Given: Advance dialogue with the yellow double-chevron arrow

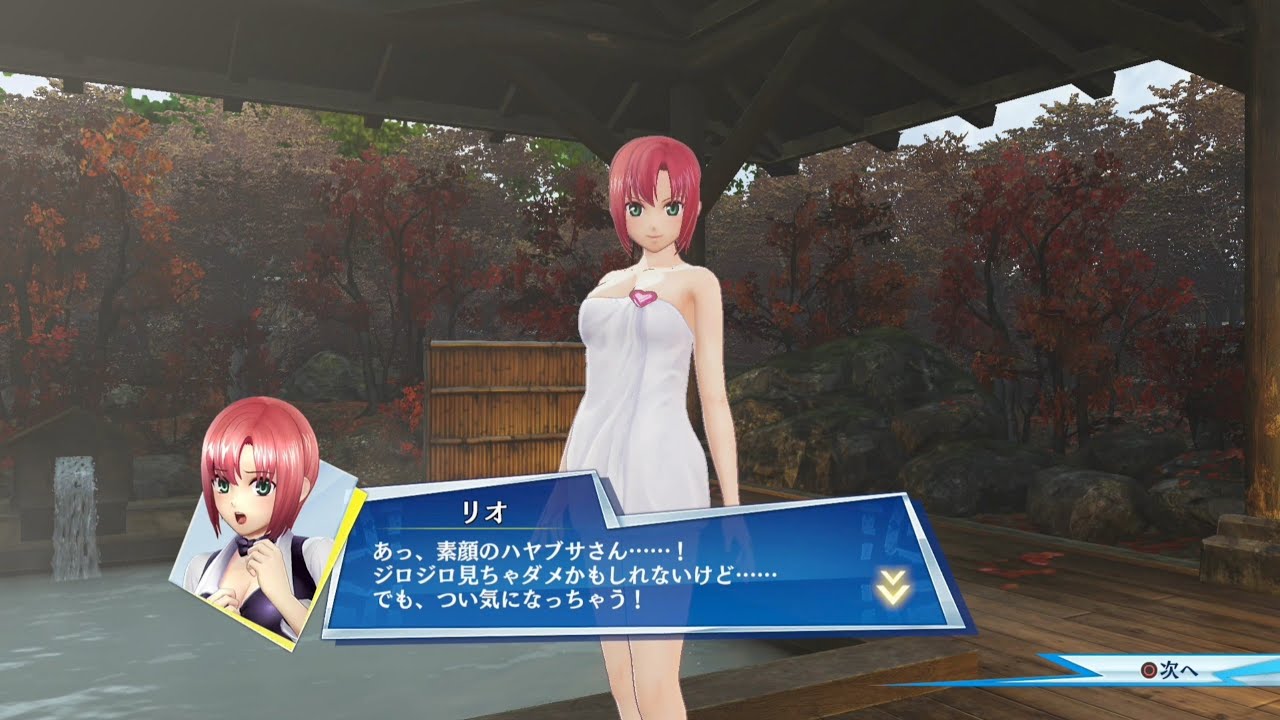Looking at the screenshot, I should pos(892,587).
